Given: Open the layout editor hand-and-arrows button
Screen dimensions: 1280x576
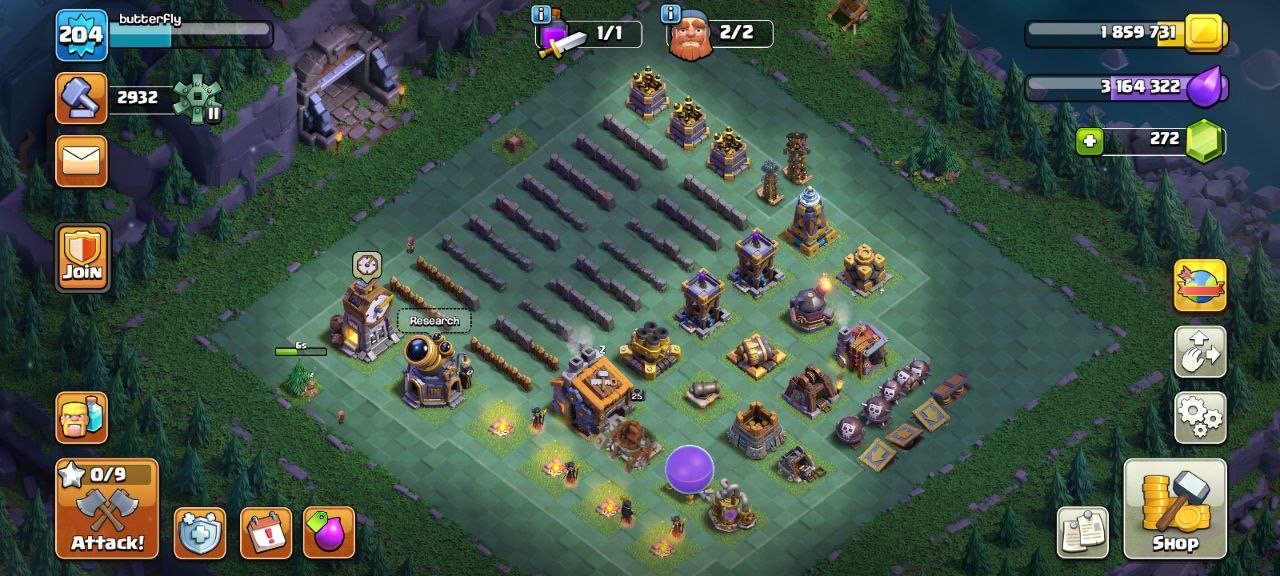Looking at the screenshot, I should click(x=1200, y=351).
